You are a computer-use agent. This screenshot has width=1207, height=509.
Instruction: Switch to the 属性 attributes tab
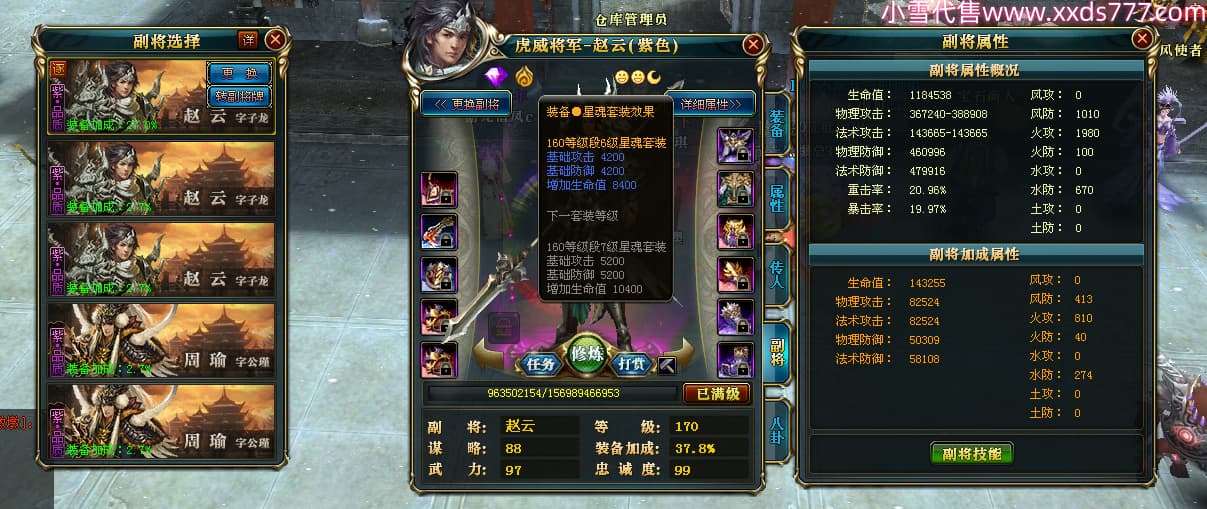[x=777, y=200]
